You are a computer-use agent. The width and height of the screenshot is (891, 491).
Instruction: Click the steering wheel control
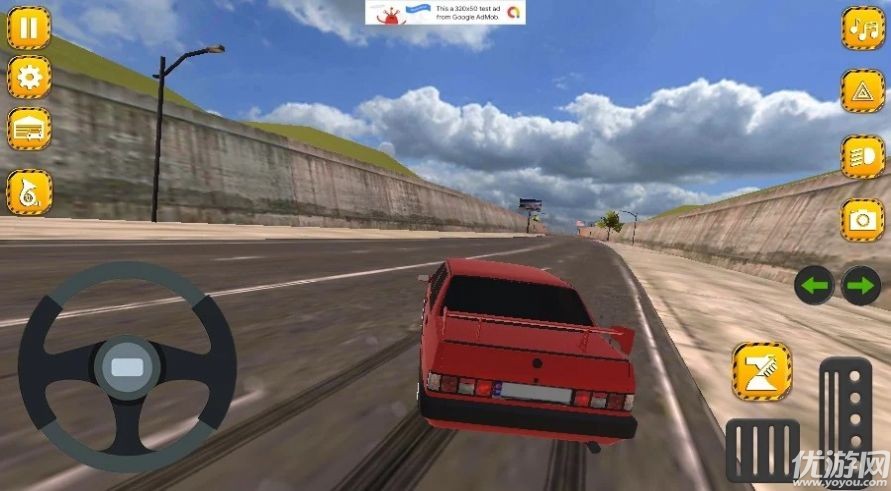(x=127, y=367)
